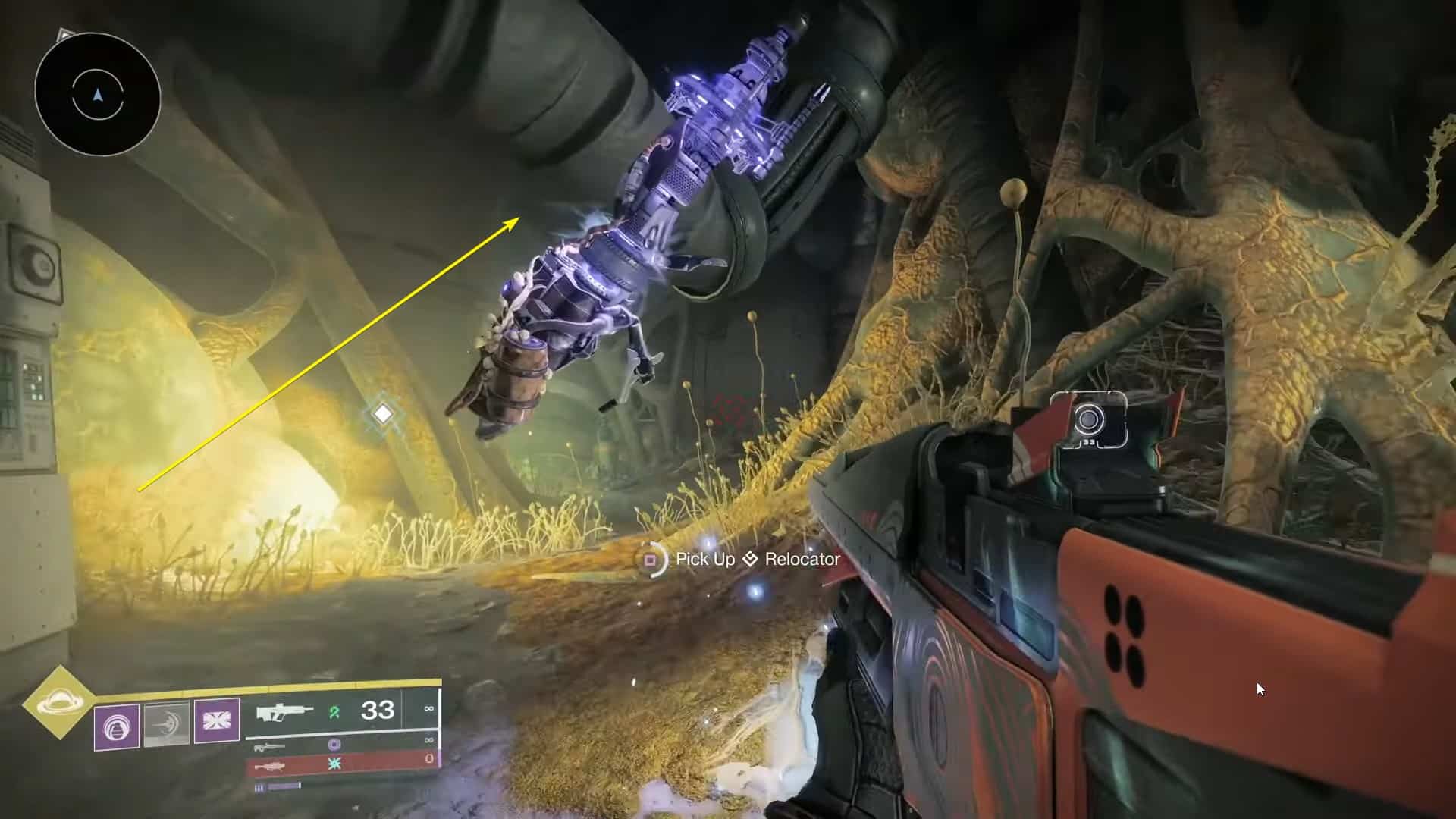This screenshot has width=1456, height=819.
Task: Click the purple special ammo icon
Action: [335, 745]
